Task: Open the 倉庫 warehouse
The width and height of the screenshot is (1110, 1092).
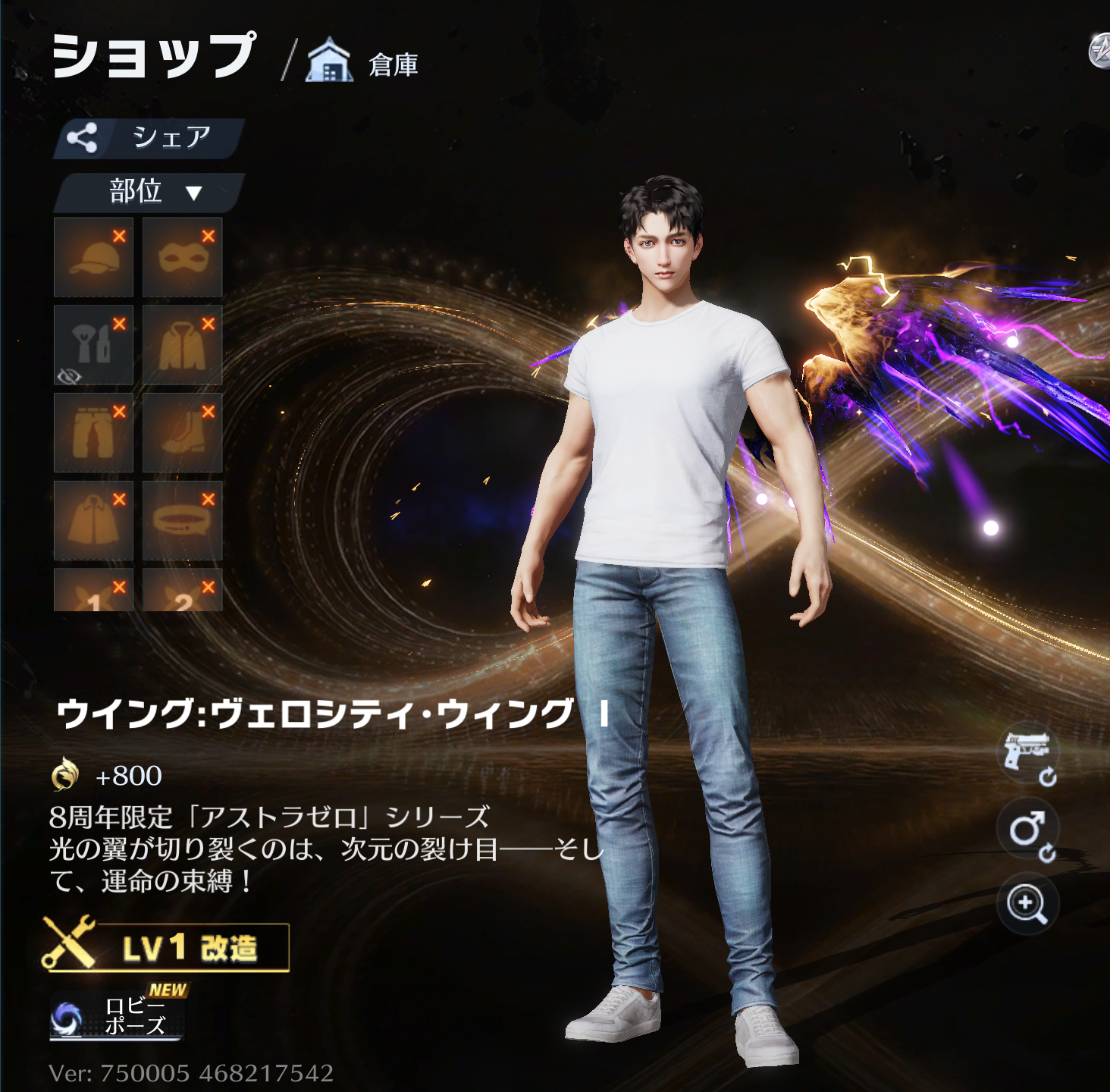Action: coord(364,62)
